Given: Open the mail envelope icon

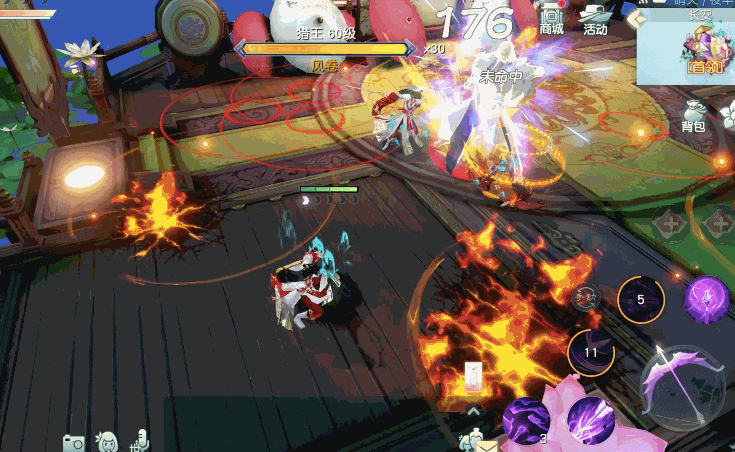Looking at the screenshot, I should [x=487, y=445].
